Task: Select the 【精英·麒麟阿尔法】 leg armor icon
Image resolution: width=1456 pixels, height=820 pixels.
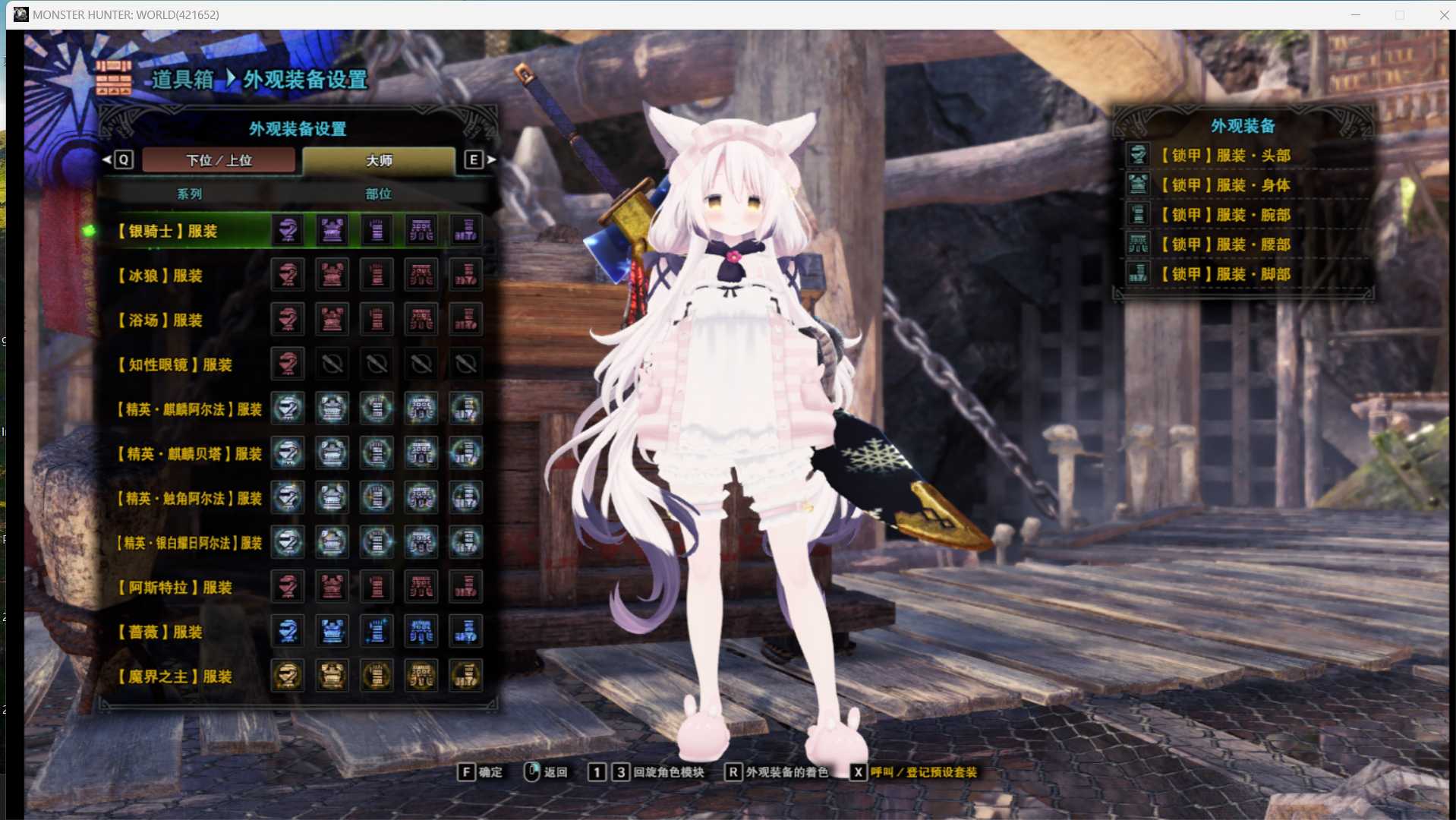Action: 466,408
